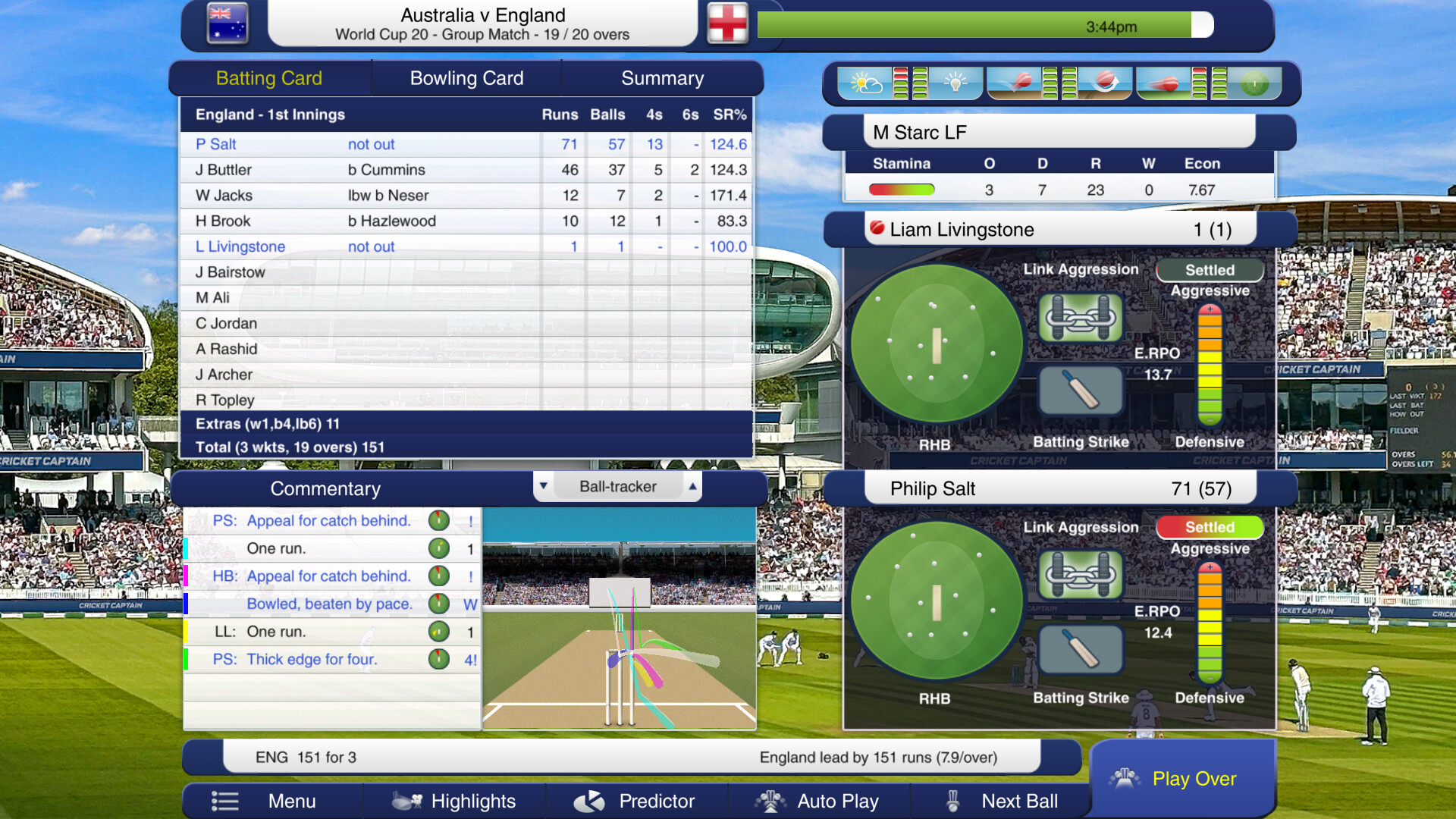Click the Predictor pie chart icon

pyautogui.click(x=590, y=801)
